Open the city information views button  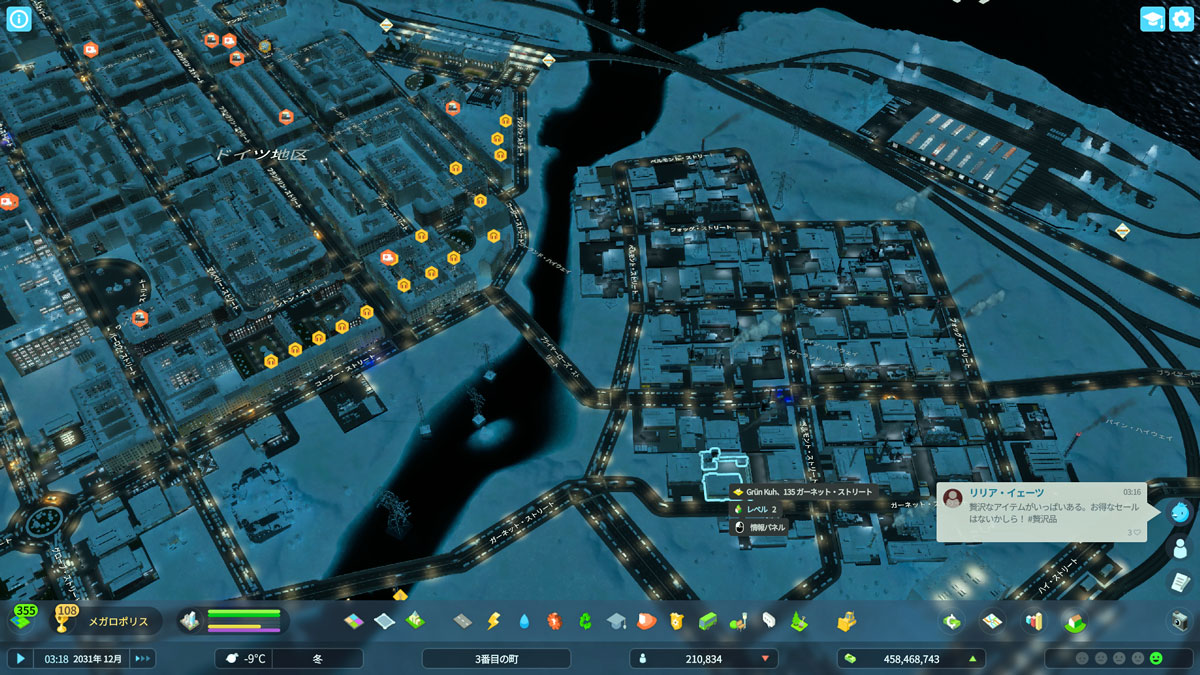coord(20,19)
